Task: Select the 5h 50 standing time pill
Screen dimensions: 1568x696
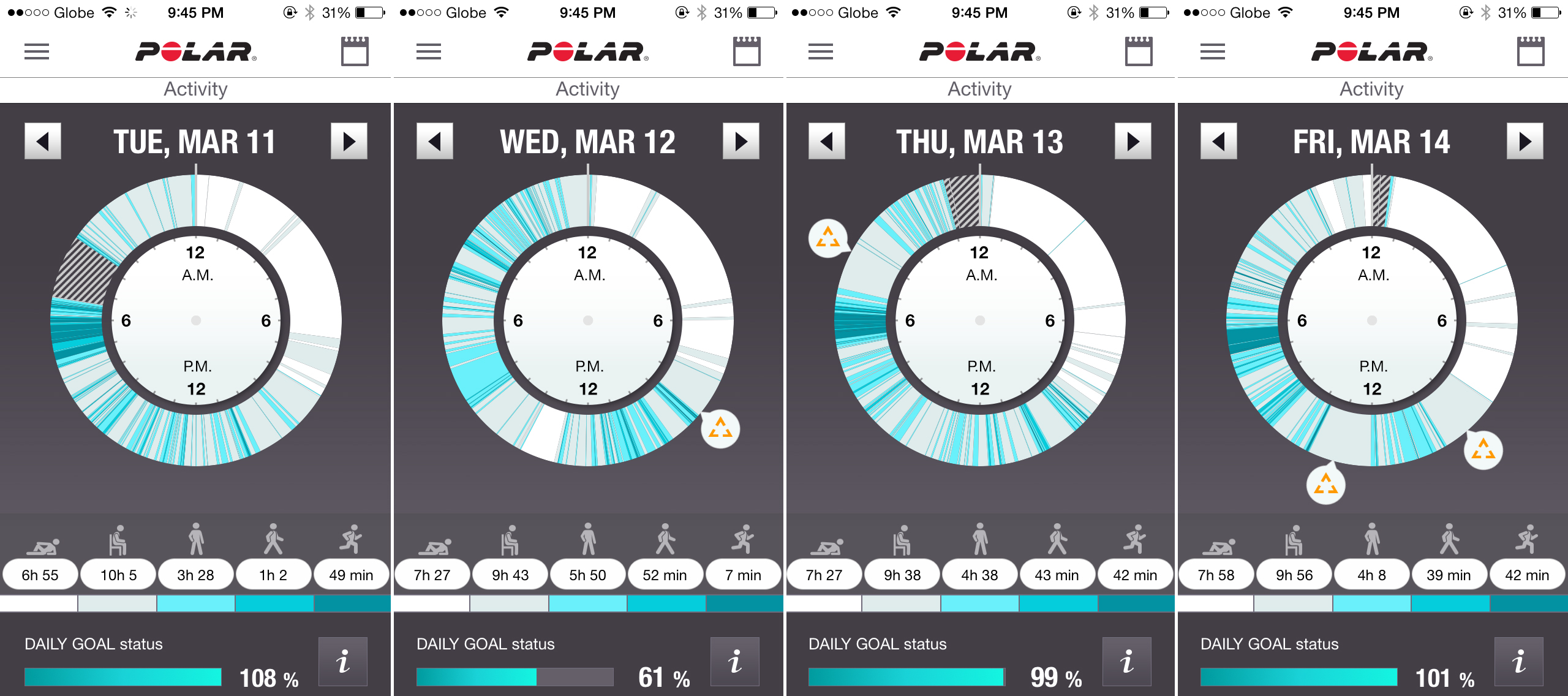Action: click(x=588, y=575)
